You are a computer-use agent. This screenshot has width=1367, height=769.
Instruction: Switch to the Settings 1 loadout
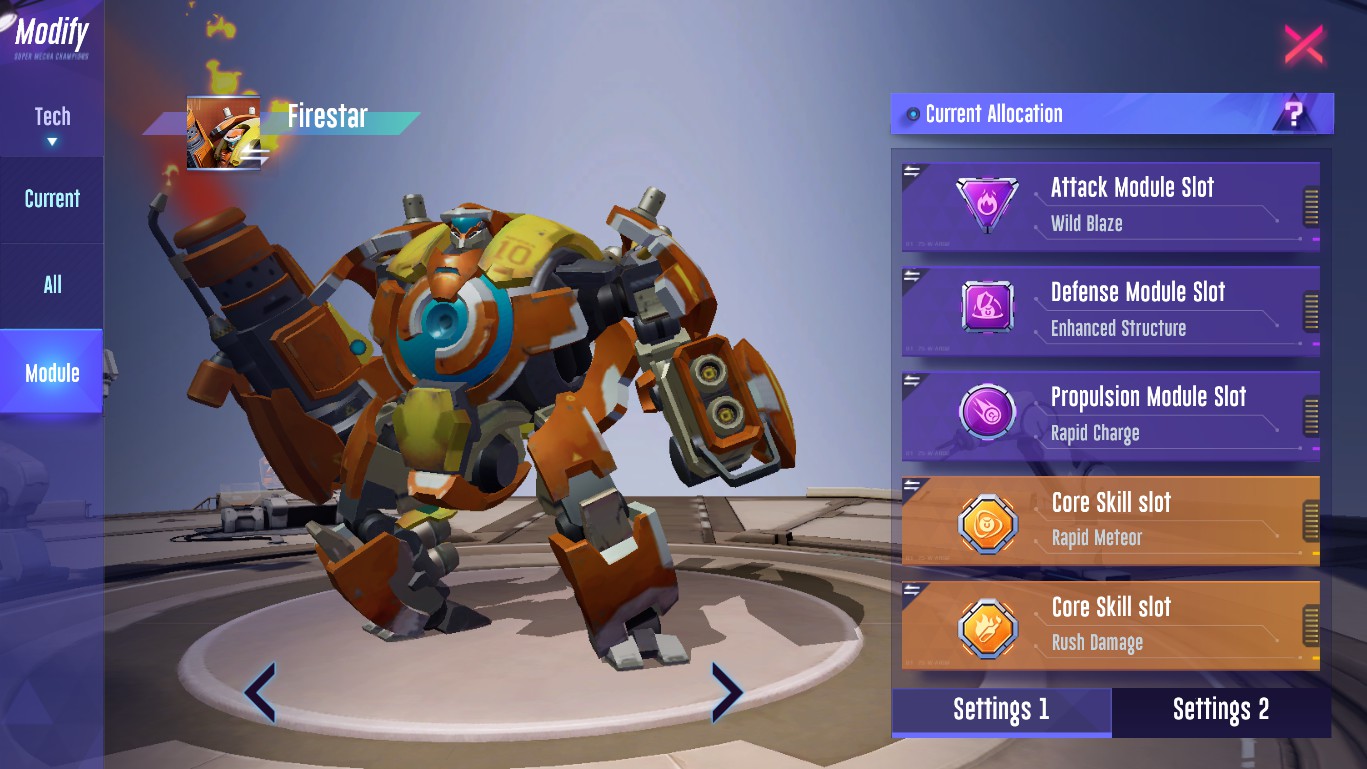pos(1001,711)
